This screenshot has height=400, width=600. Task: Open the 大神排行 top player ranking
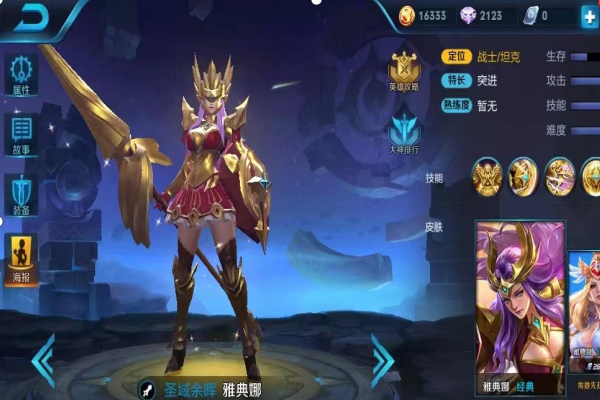click(x=404, y=135)
